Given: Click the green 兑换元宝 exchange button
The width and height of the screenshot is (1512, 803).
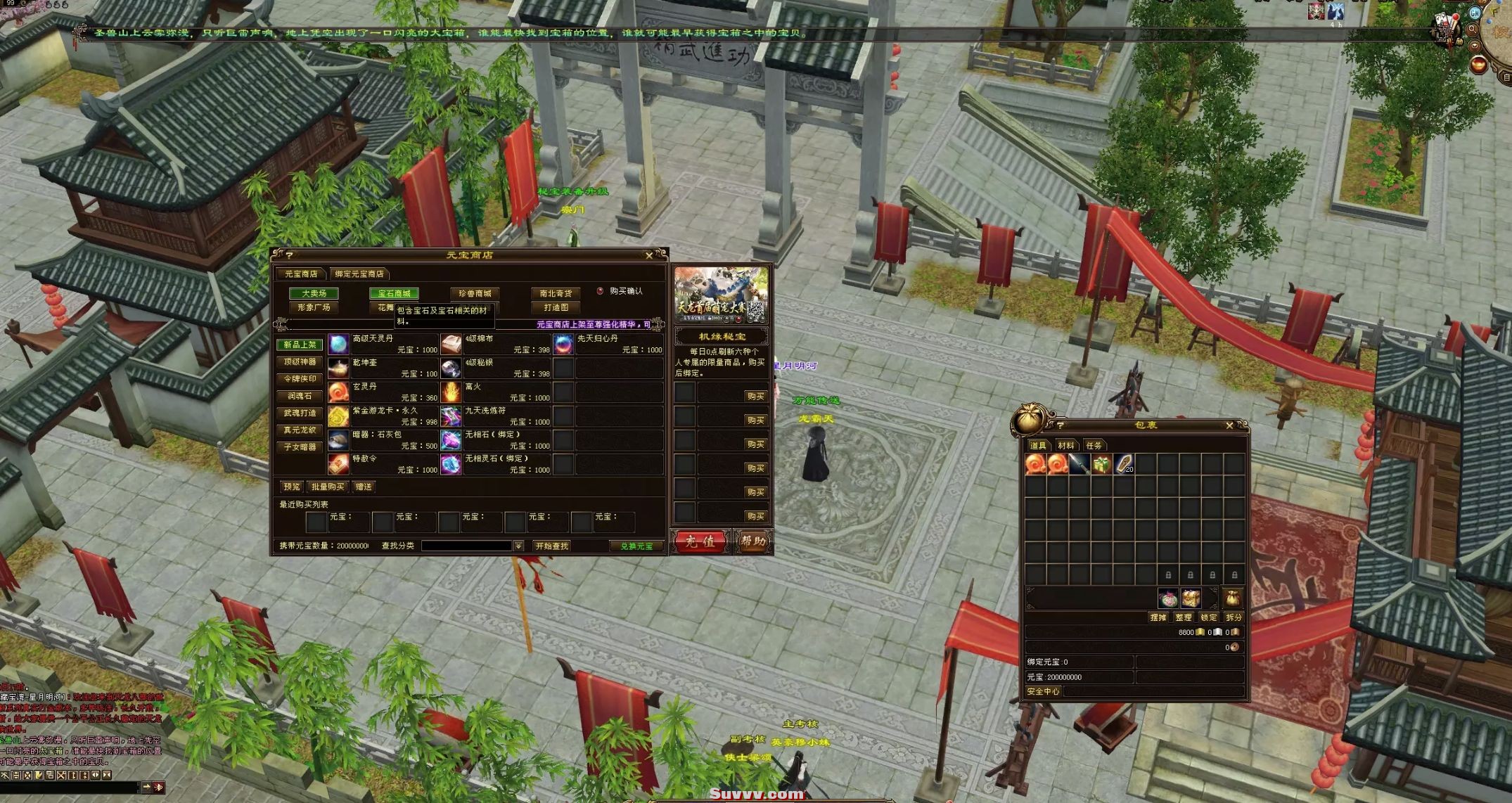Looking at the screenshot, I should (636, 546).
